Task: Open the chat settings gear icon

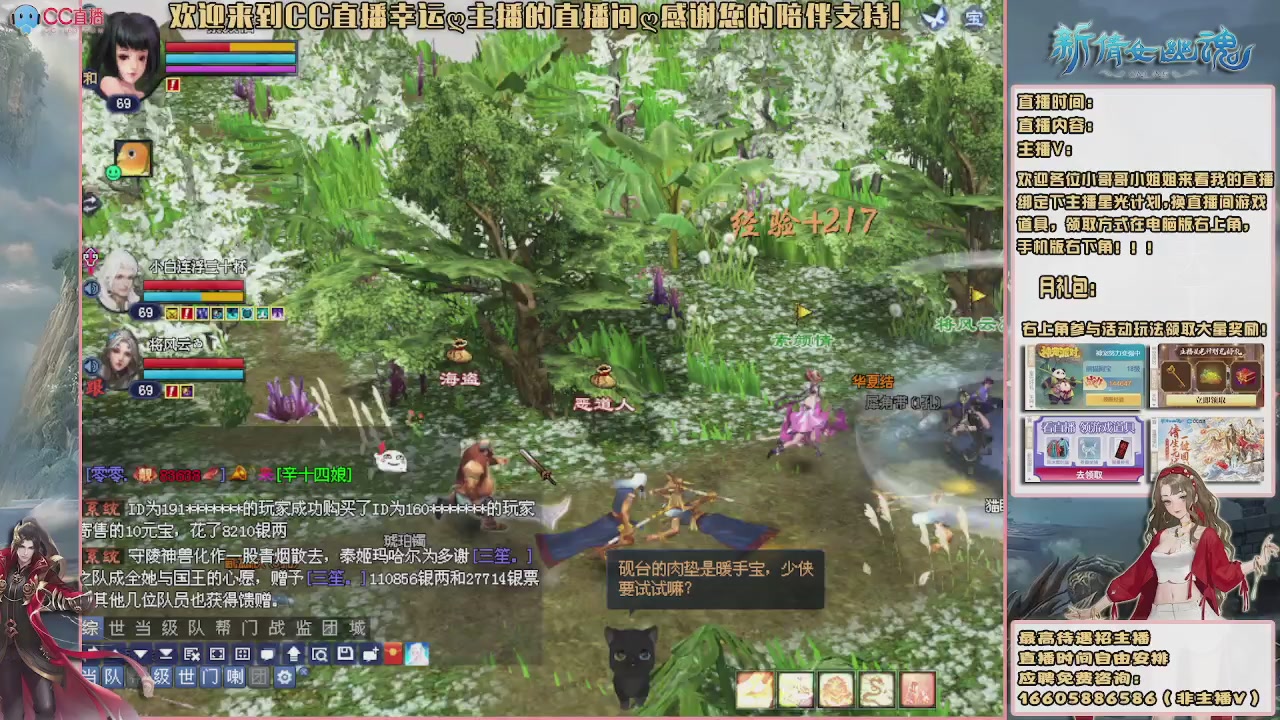Action: tap(286, 677)
